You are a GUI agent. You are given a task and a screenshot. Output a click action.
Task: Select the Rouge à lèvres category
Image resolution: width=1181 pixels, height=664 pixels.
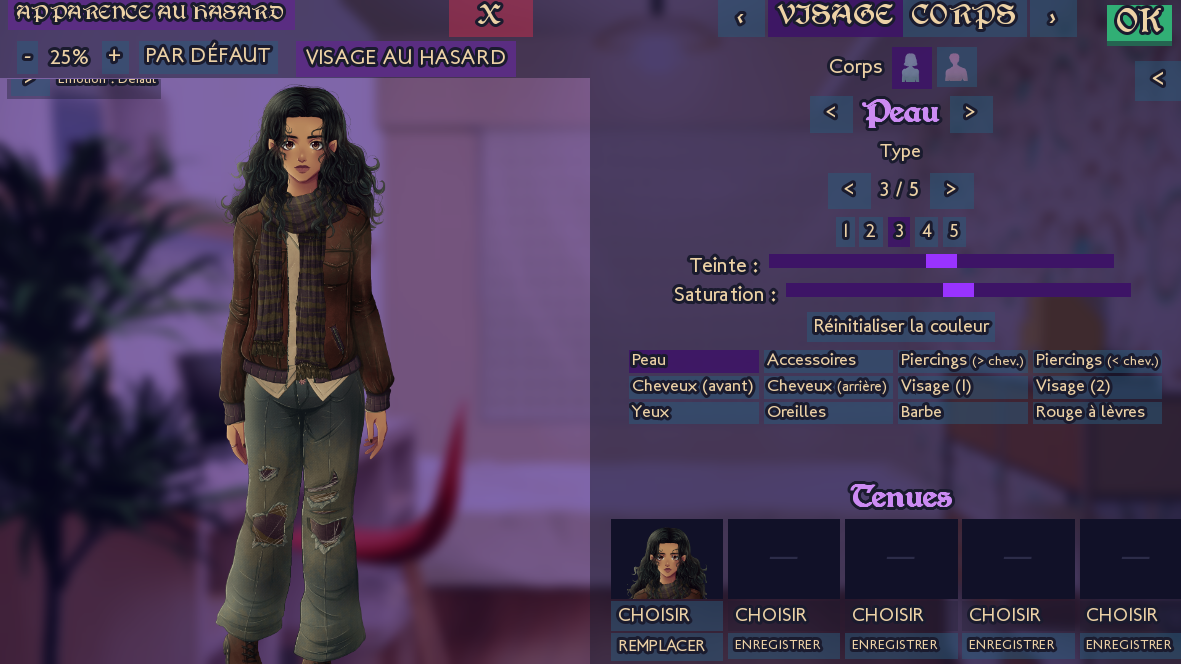click(1097, 412)
